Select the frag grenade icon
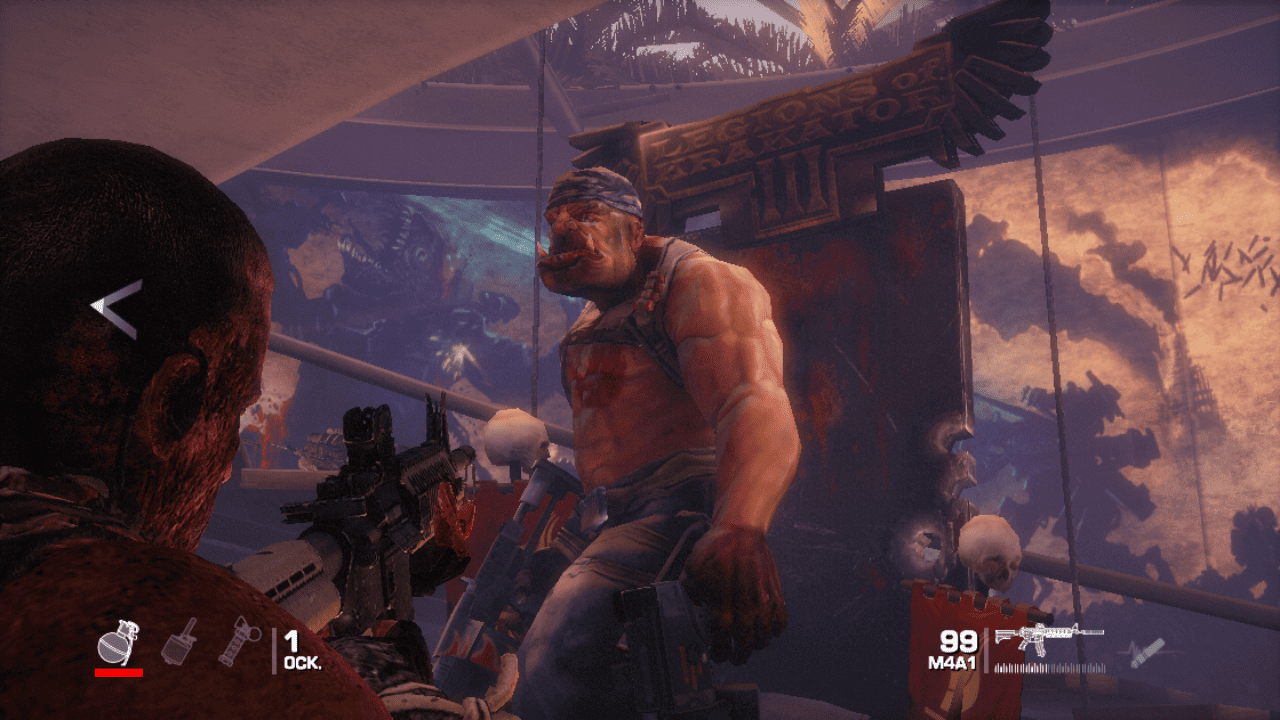Screen dimensions: 1280x720 (118, 642)
